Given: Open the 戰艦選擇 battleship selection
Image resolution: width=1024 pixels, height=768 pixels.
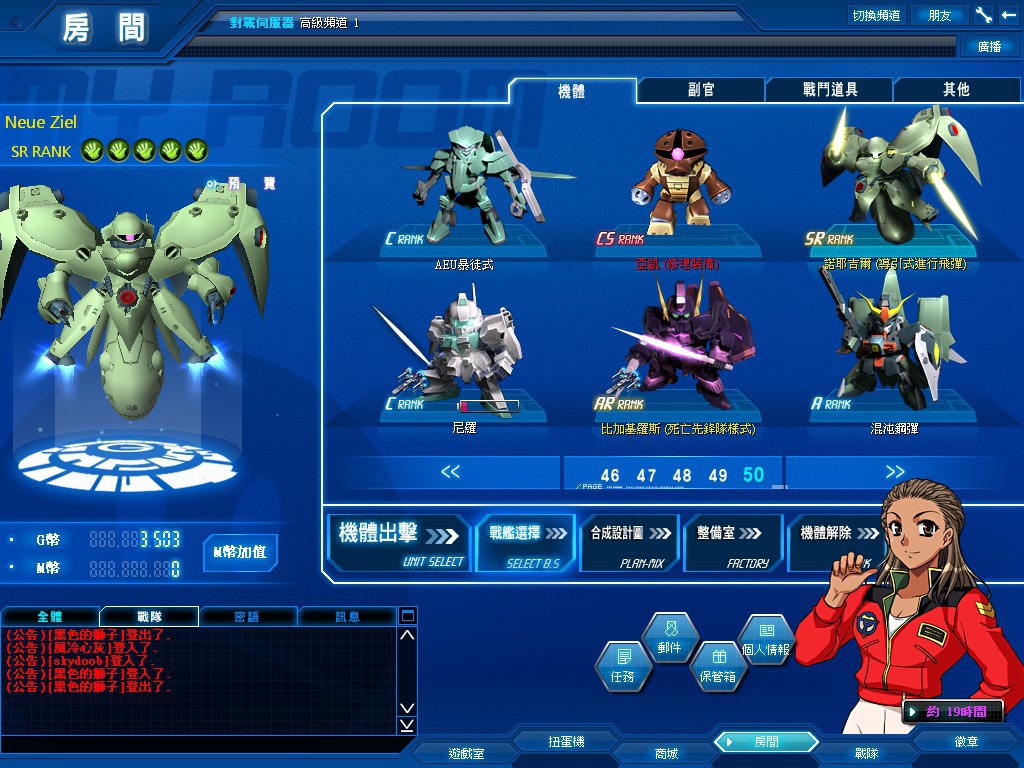Looking at the screenshot, I should tap(526, 543).
